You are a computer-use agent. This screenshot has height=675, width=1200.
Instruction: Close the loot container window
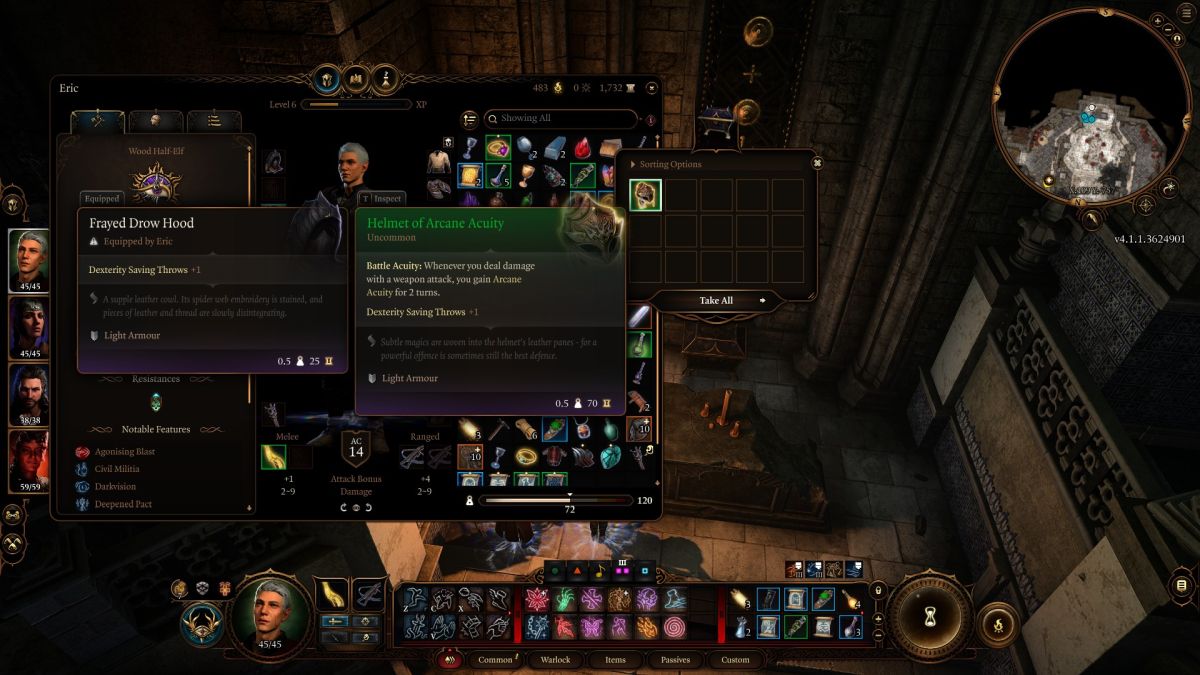click(817, 163)
